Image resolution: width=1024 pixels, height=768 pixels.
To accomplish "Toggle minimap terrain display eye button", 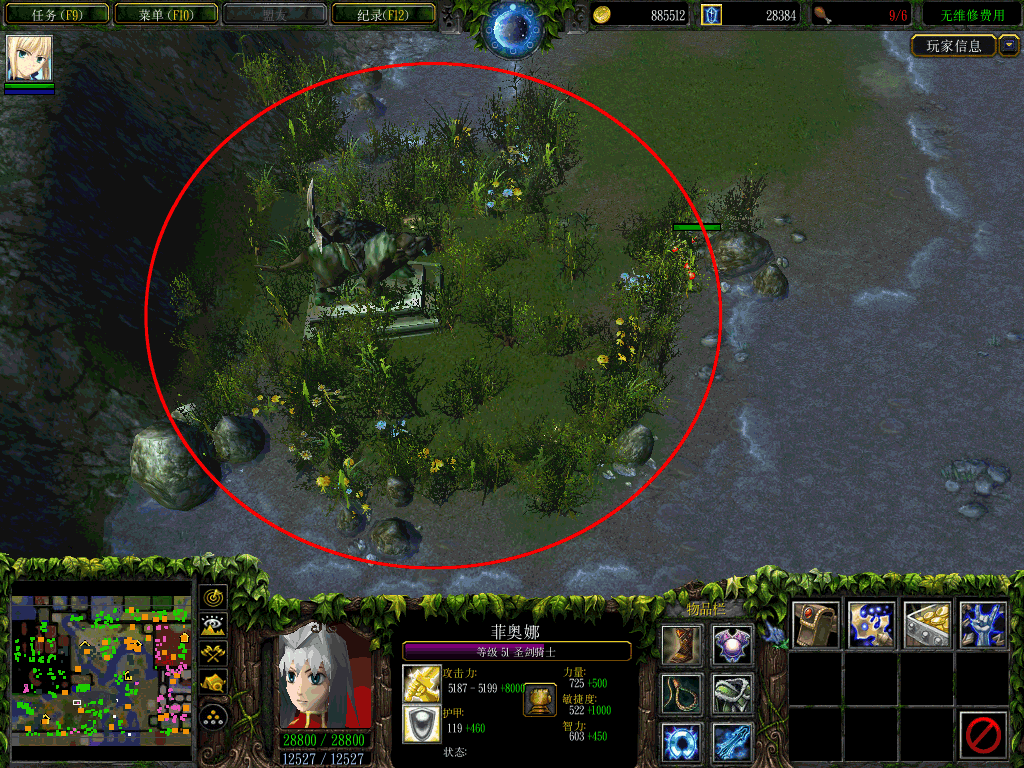I will [213, 626].
